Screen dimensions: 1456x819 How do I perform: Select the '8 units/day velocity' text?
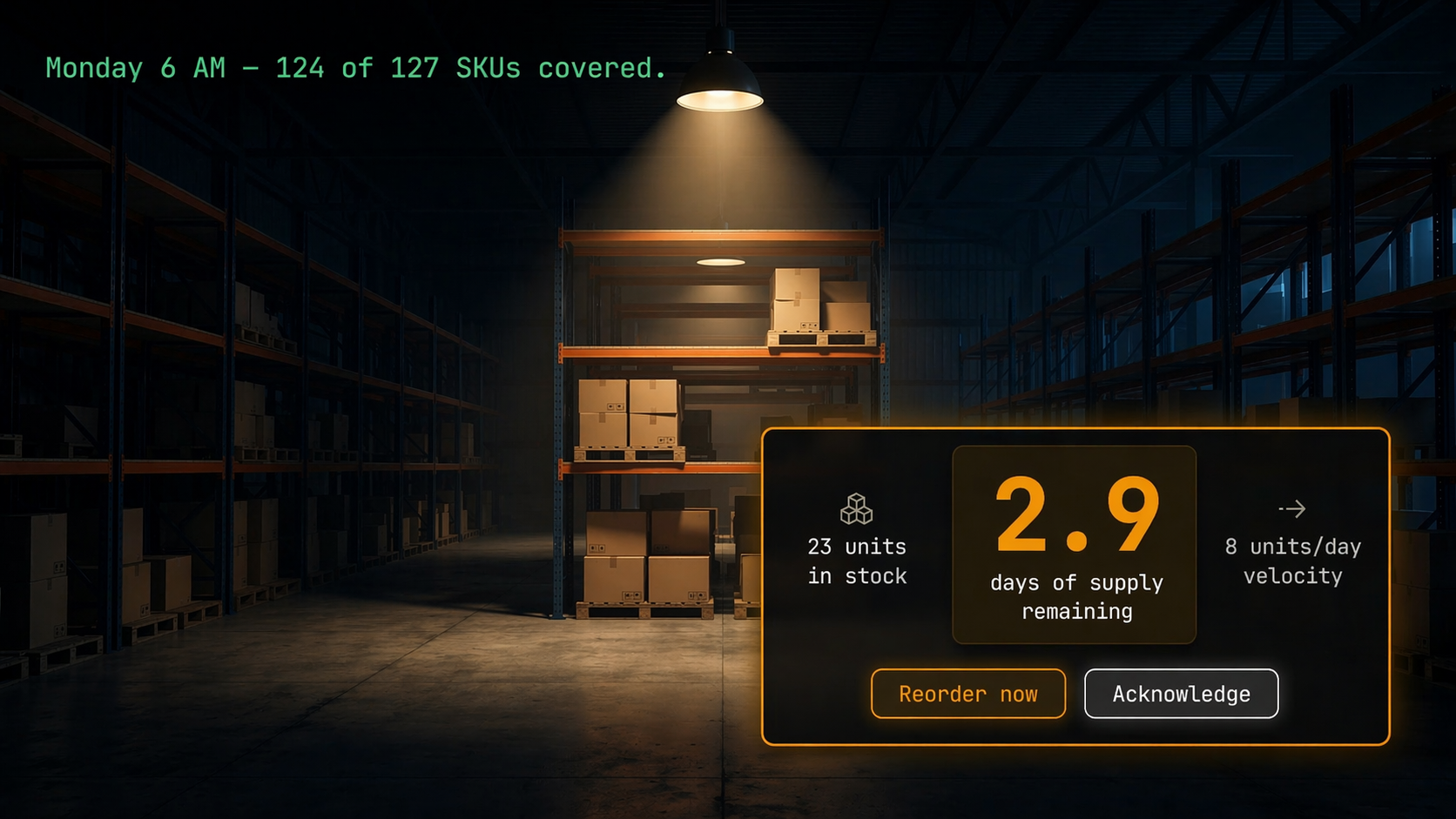point(1291,561)
